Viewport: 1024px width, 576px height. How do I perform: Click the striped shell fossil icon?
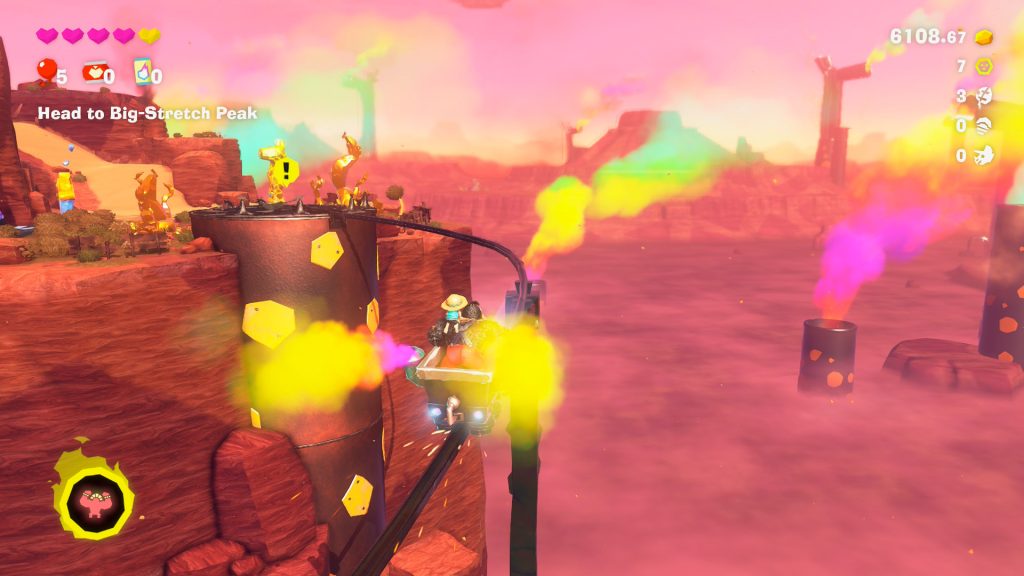point(984,126)
